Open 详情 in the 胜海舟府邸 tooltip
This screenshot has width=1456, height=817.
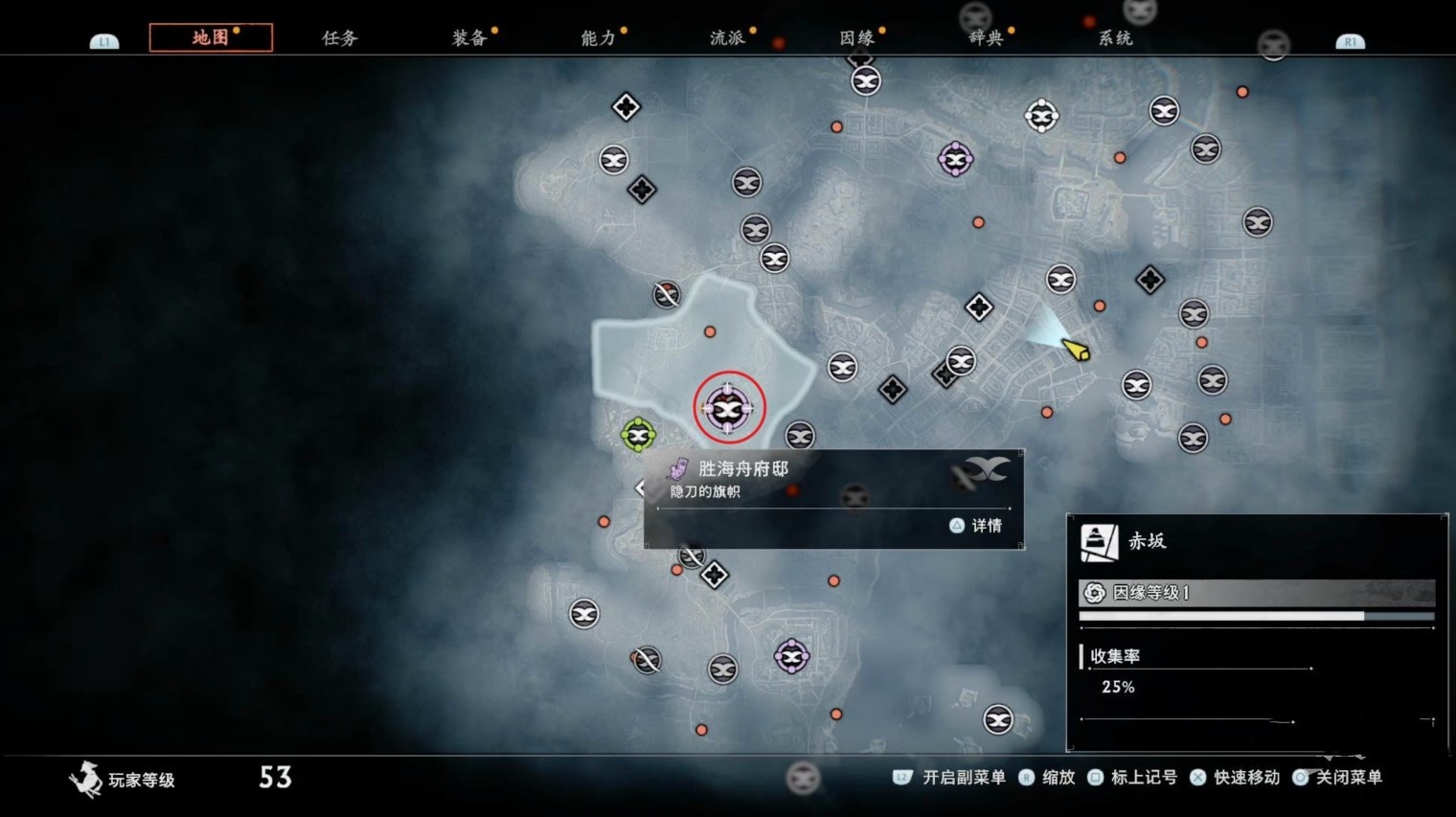coord(976,525)
